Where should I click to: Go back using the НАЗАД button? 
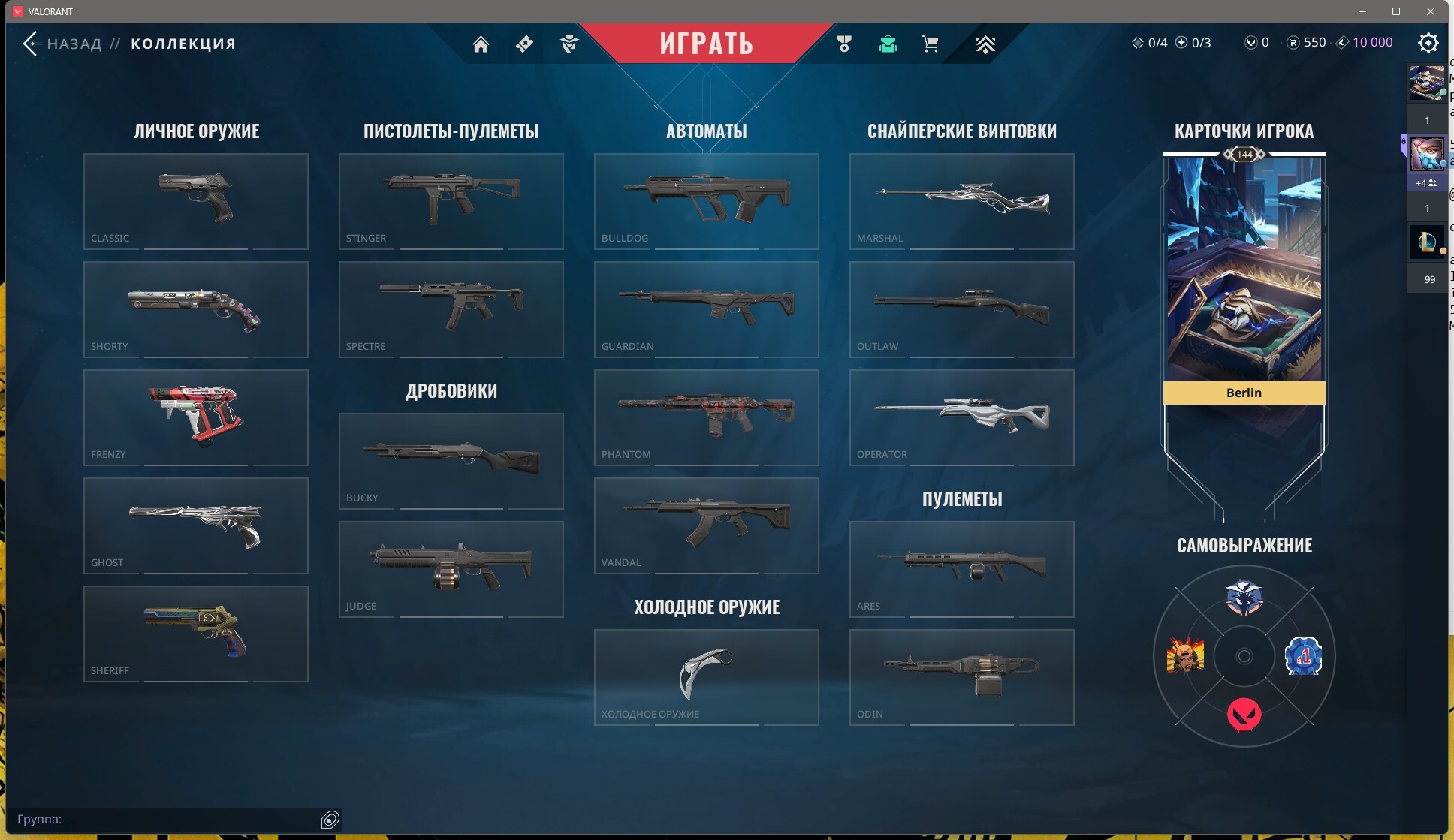coord(62,44)
